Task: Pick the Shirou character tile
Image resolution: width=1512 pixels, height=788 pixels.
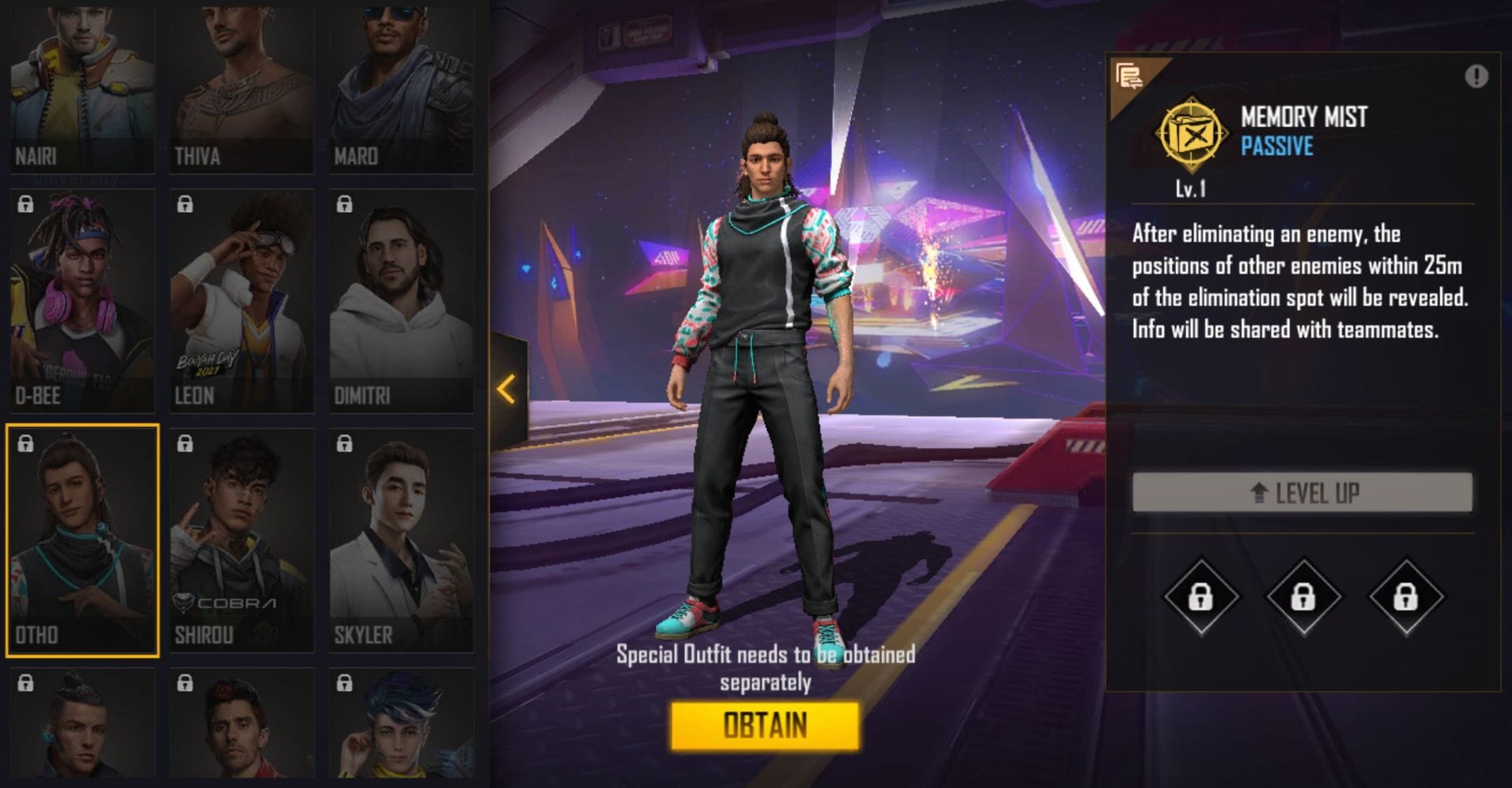Action: click(x=242, y=541)
